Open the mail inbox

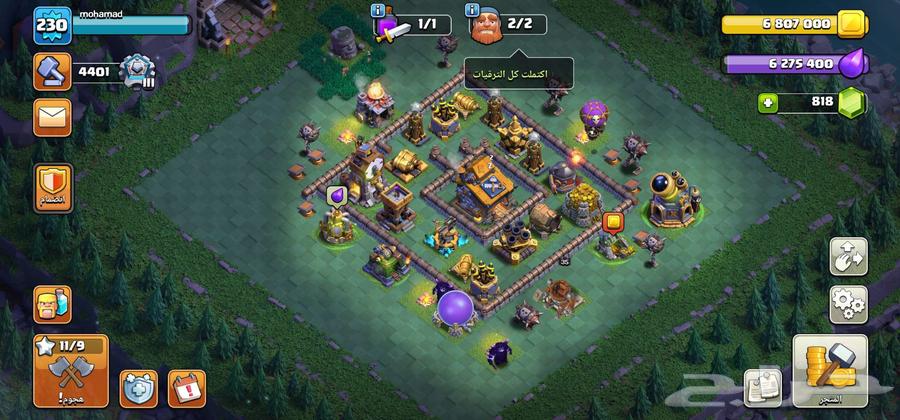pyautogui.click(x=52, y=117)
